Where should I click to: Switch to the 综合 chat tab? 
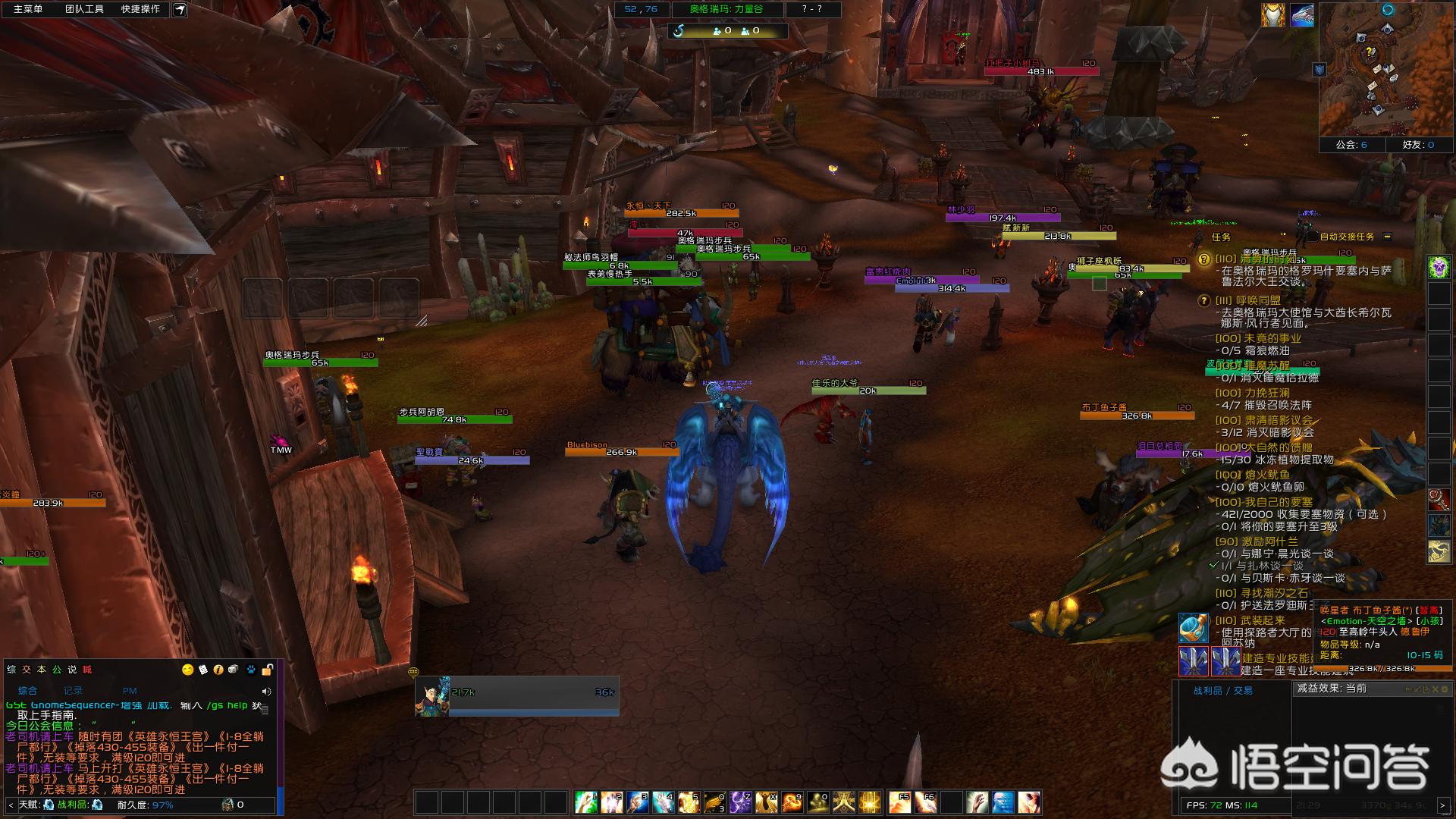pos(27,691)
